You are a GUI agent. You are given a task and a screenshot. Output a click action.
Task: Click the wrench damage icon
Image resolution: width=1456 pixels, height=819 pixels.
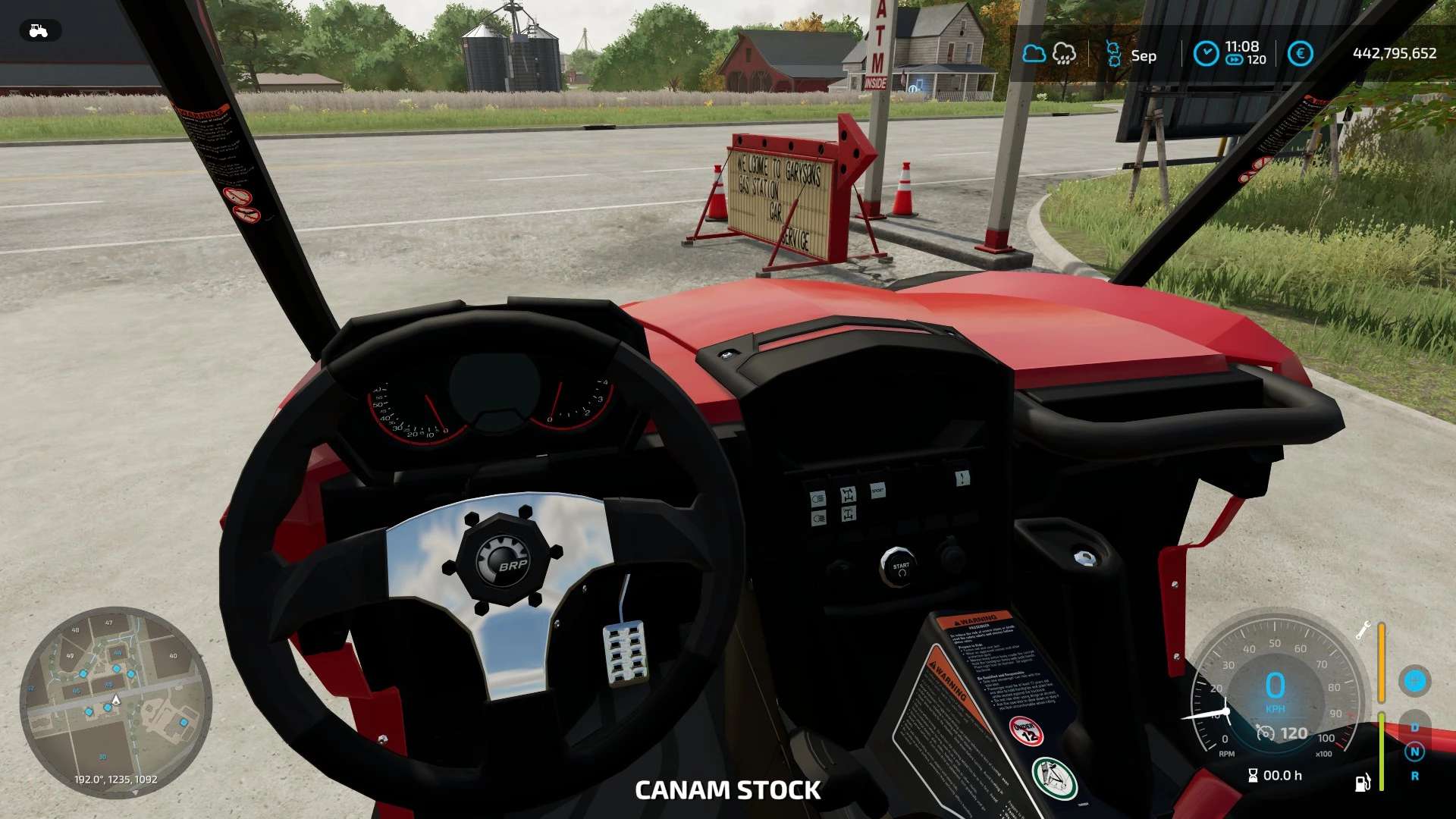1362,630
